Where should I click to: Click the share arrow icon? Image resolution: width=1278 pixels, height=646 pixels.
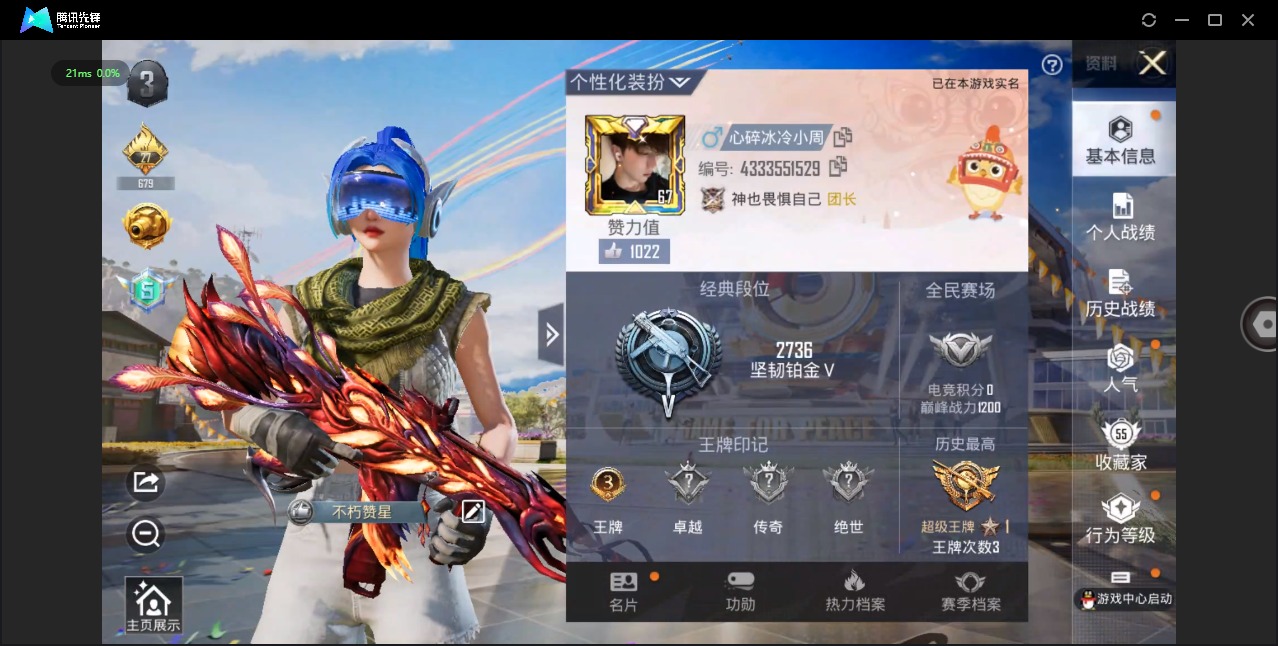point(146,483)
